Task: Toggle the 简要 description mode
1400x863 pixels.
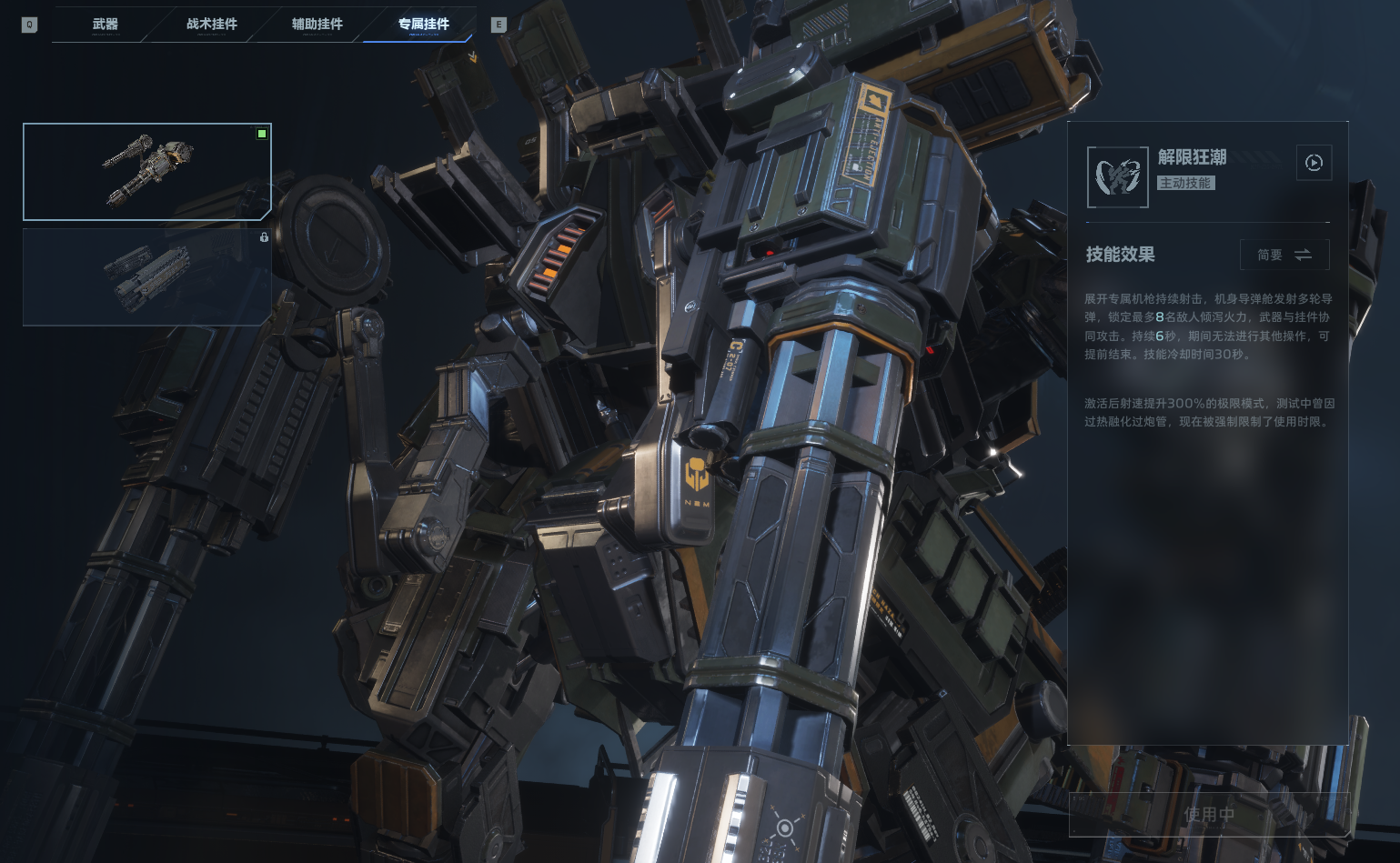Action: 1284,255
